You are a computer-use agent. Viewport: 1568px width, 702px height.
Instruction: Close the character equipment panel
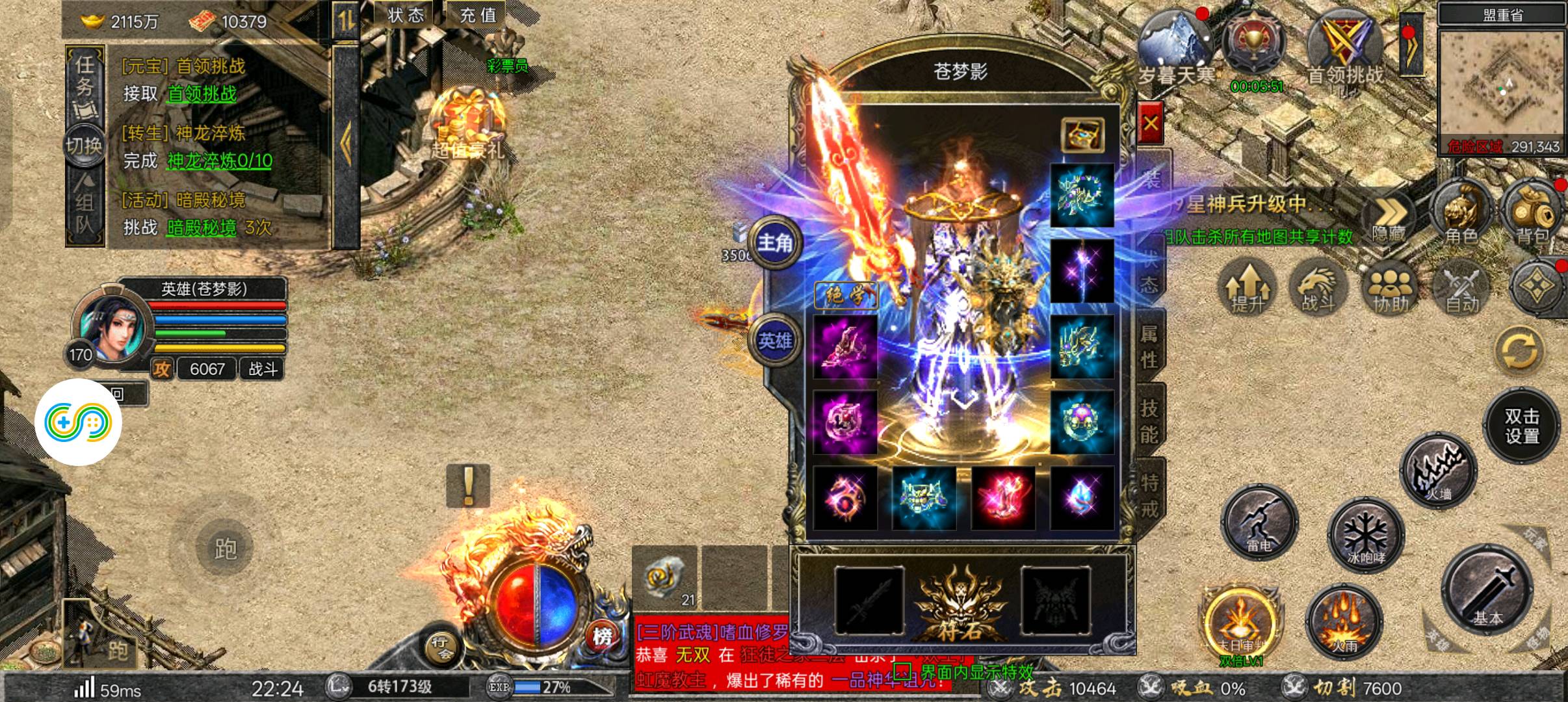click(x=1150, y=123)
